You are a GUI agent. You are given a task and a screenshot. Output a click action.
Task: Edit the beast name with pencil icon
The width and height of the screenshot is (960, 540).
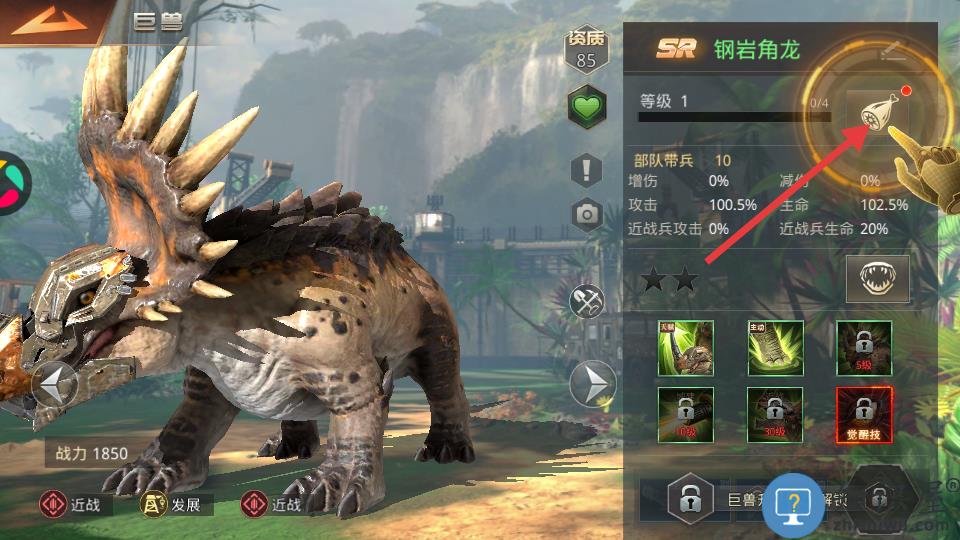892,52
